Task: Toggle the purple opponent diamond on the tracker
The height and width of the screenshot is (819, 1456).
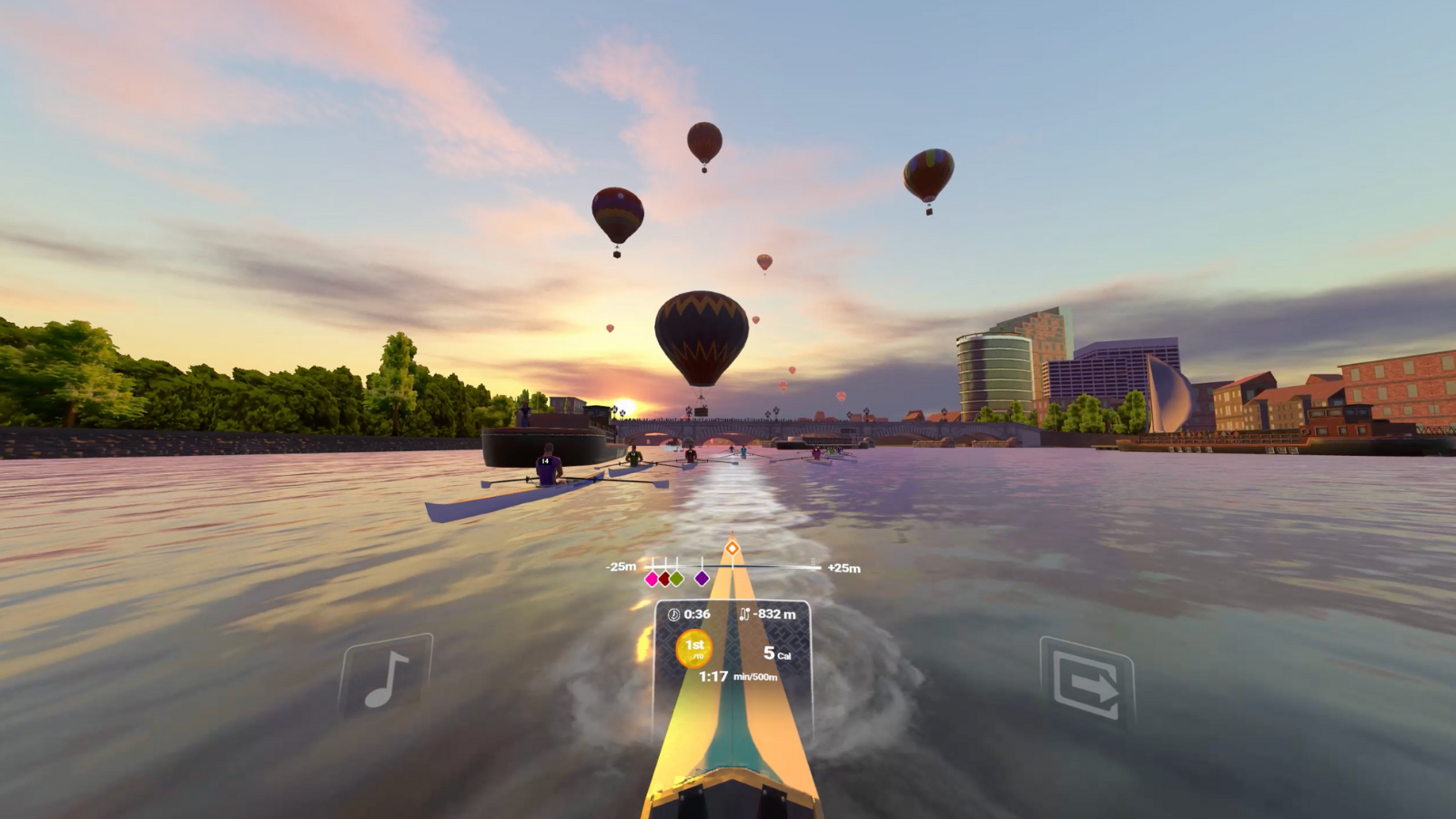Action: coord(702,579)
